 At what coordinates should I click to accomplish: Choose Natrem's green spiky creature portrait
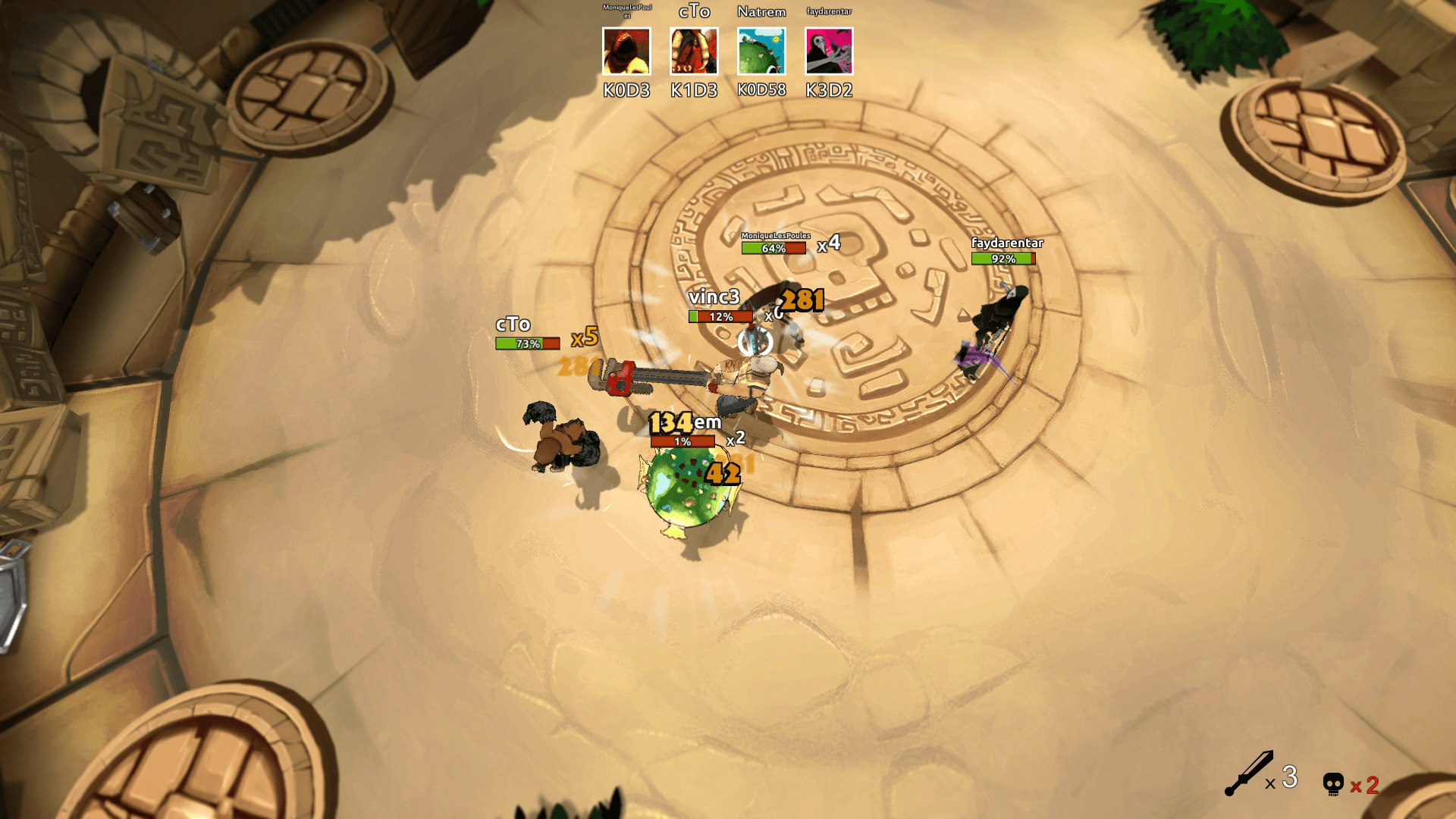(761, 52)
